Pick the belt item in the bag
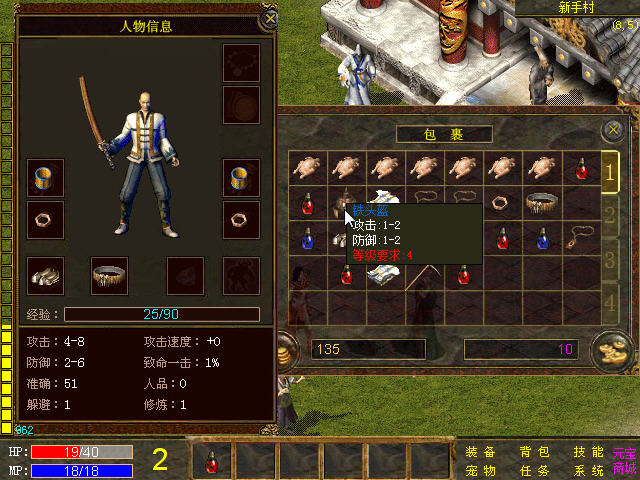The image size is (640, 480). (x=541, y=202)
